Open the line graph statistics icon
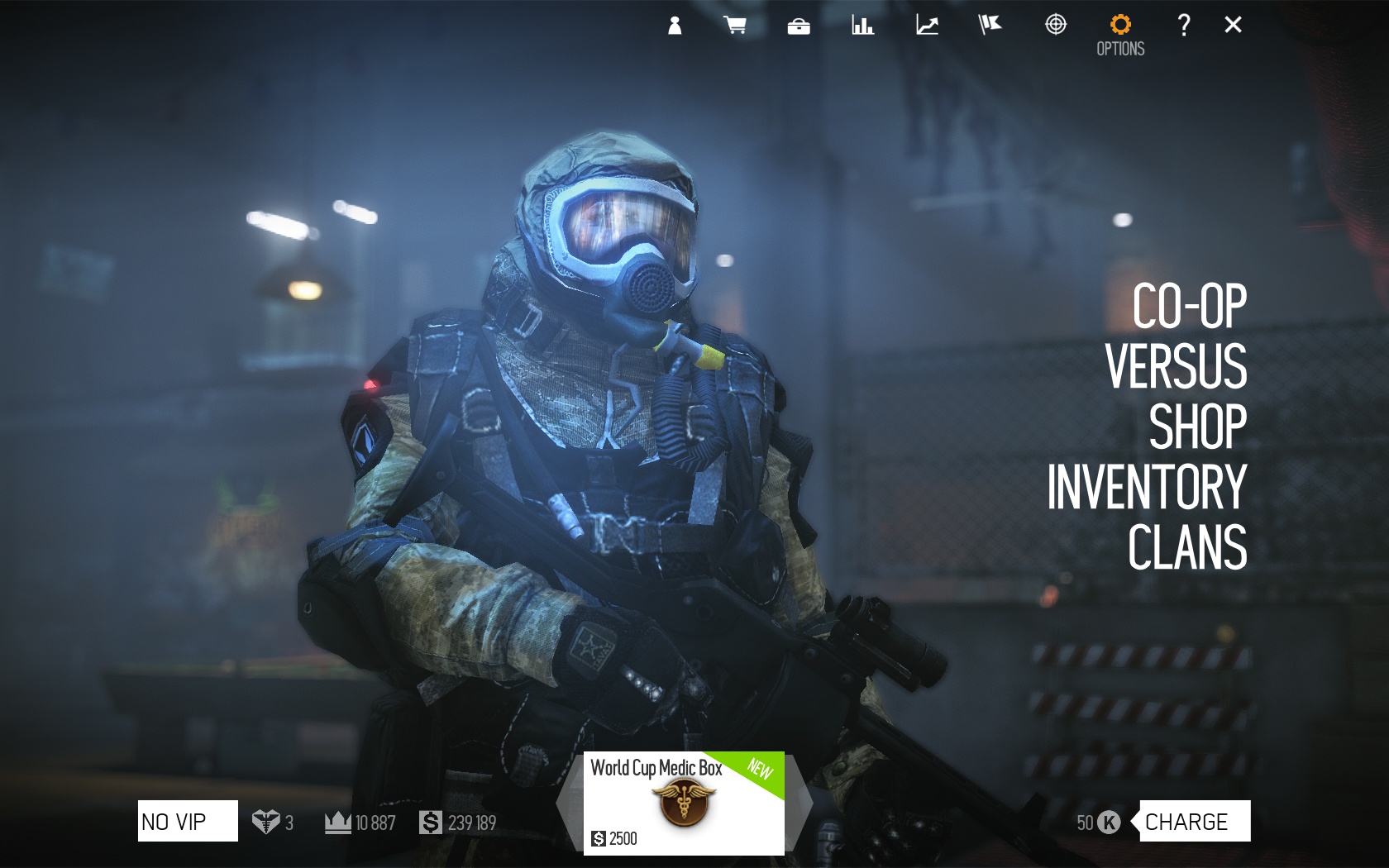The width and height of the screenshot is (1389, 868). [927, 26]
